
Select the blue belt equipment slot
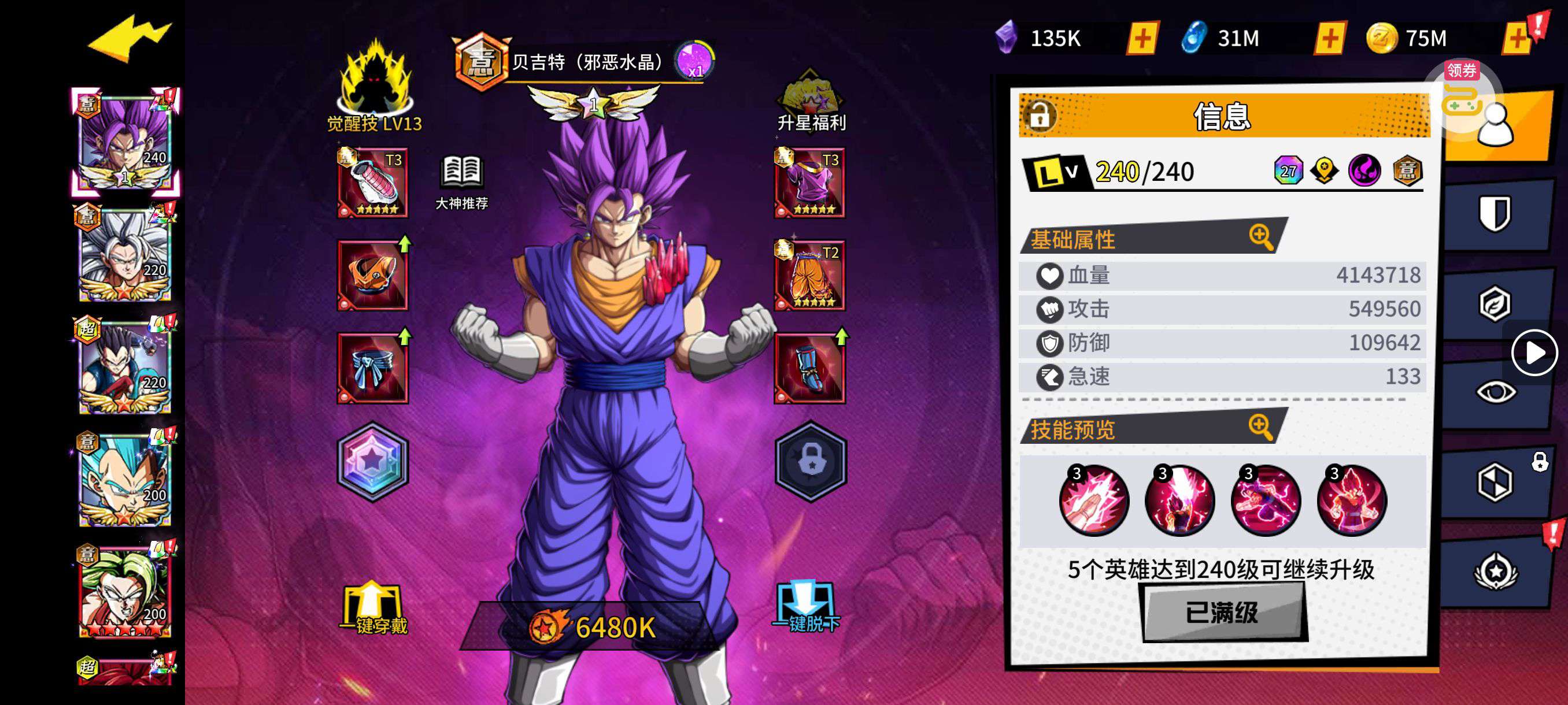372,368
